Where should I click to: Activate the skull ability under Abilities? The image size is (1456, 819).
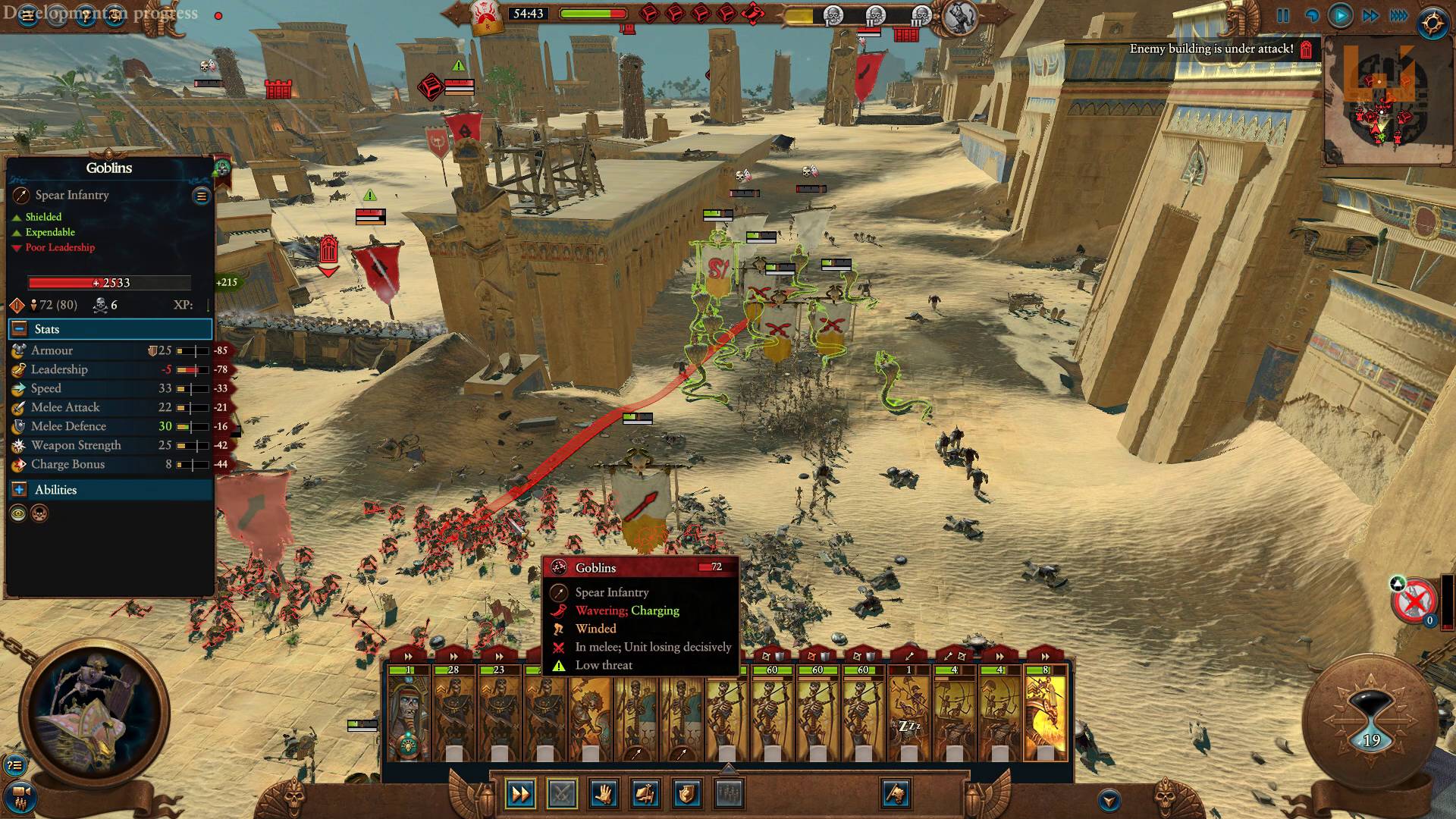pos(39,514)
